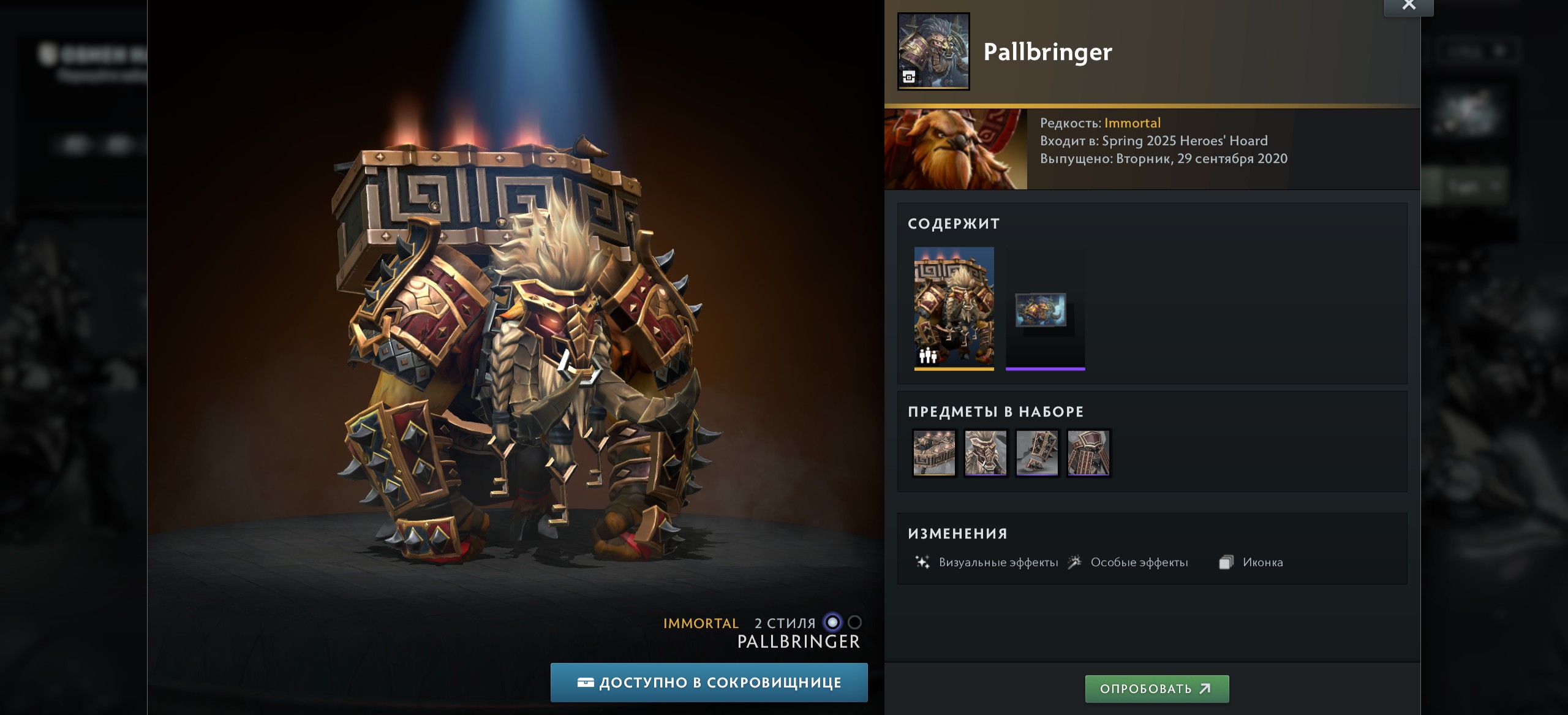This screenshot has height=715, width=1568.
Task: Select the first style radio button
Action: 832,622
